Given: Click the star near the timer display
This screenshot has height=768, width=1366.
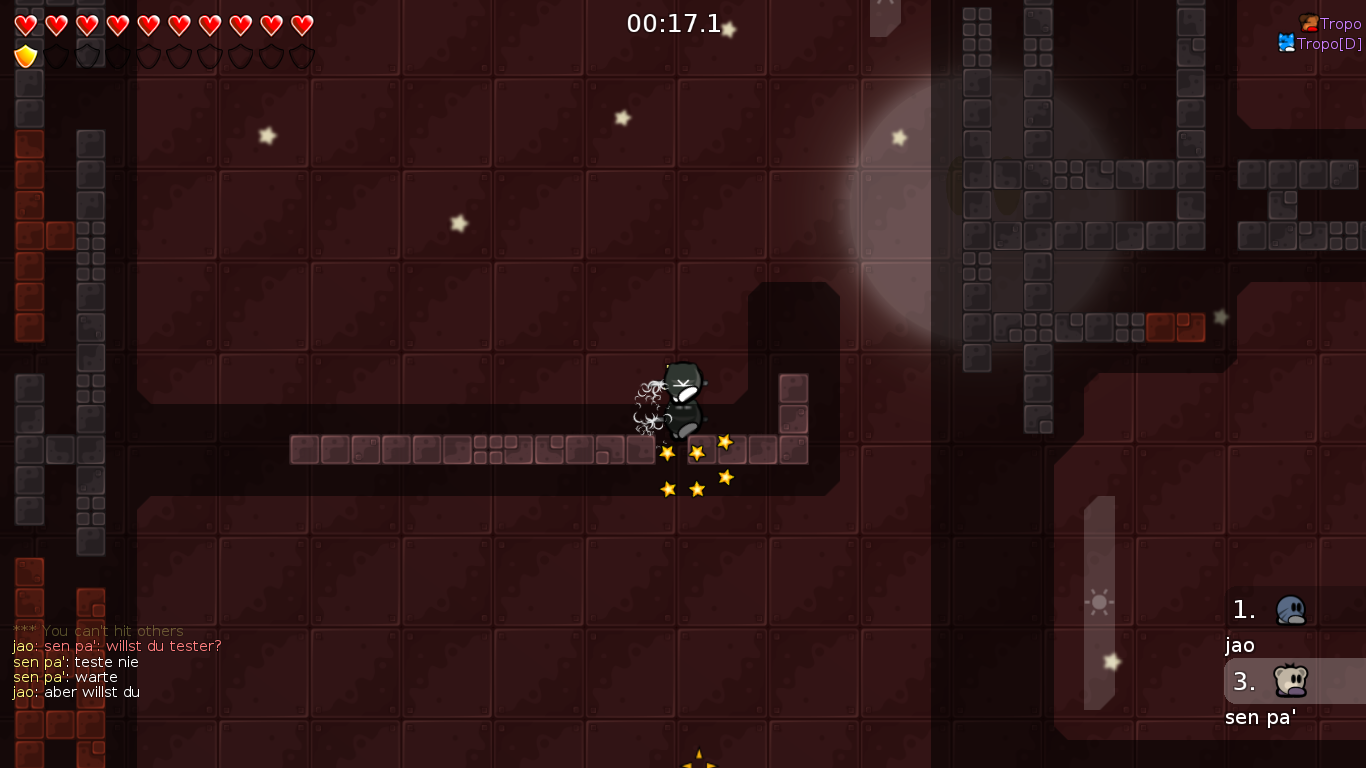Looking at the screenshot, I should [x=729, y=29].
